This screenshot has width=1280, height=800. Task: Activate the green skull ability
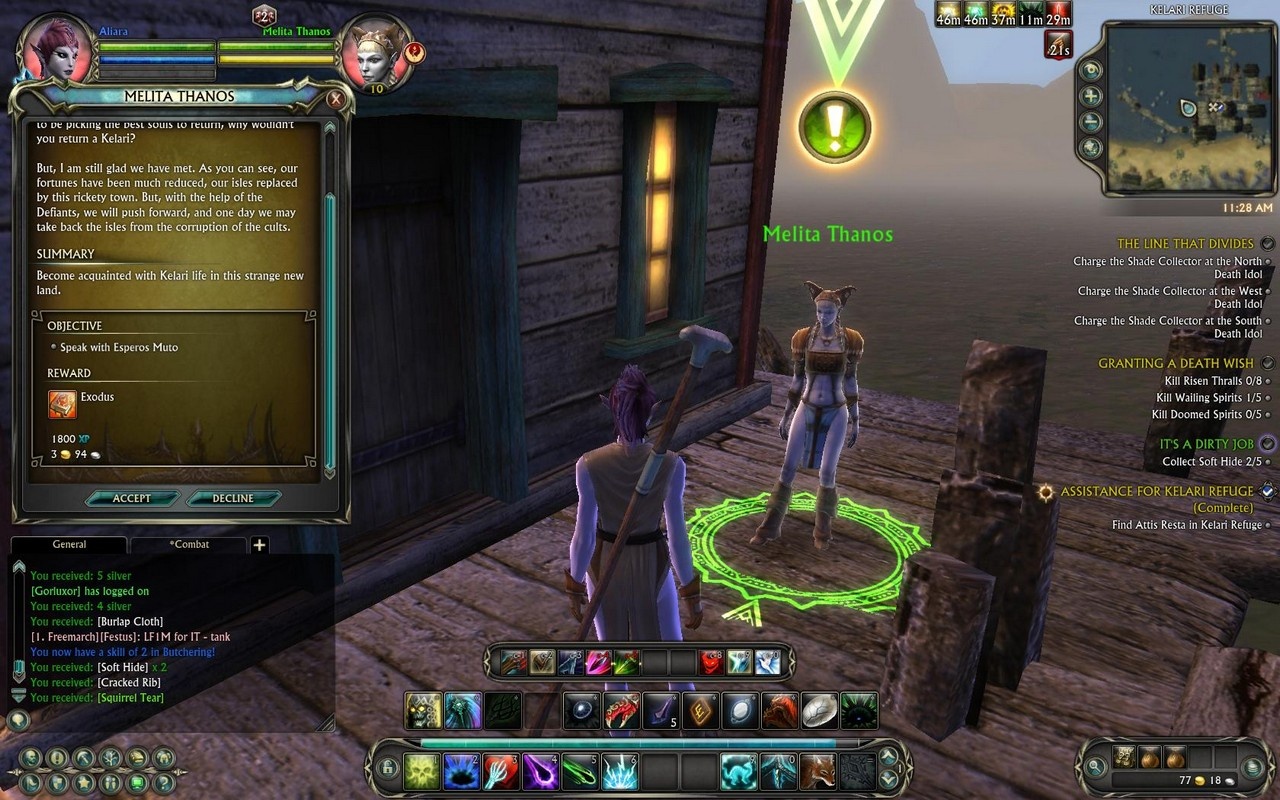[x=422, y=772]
